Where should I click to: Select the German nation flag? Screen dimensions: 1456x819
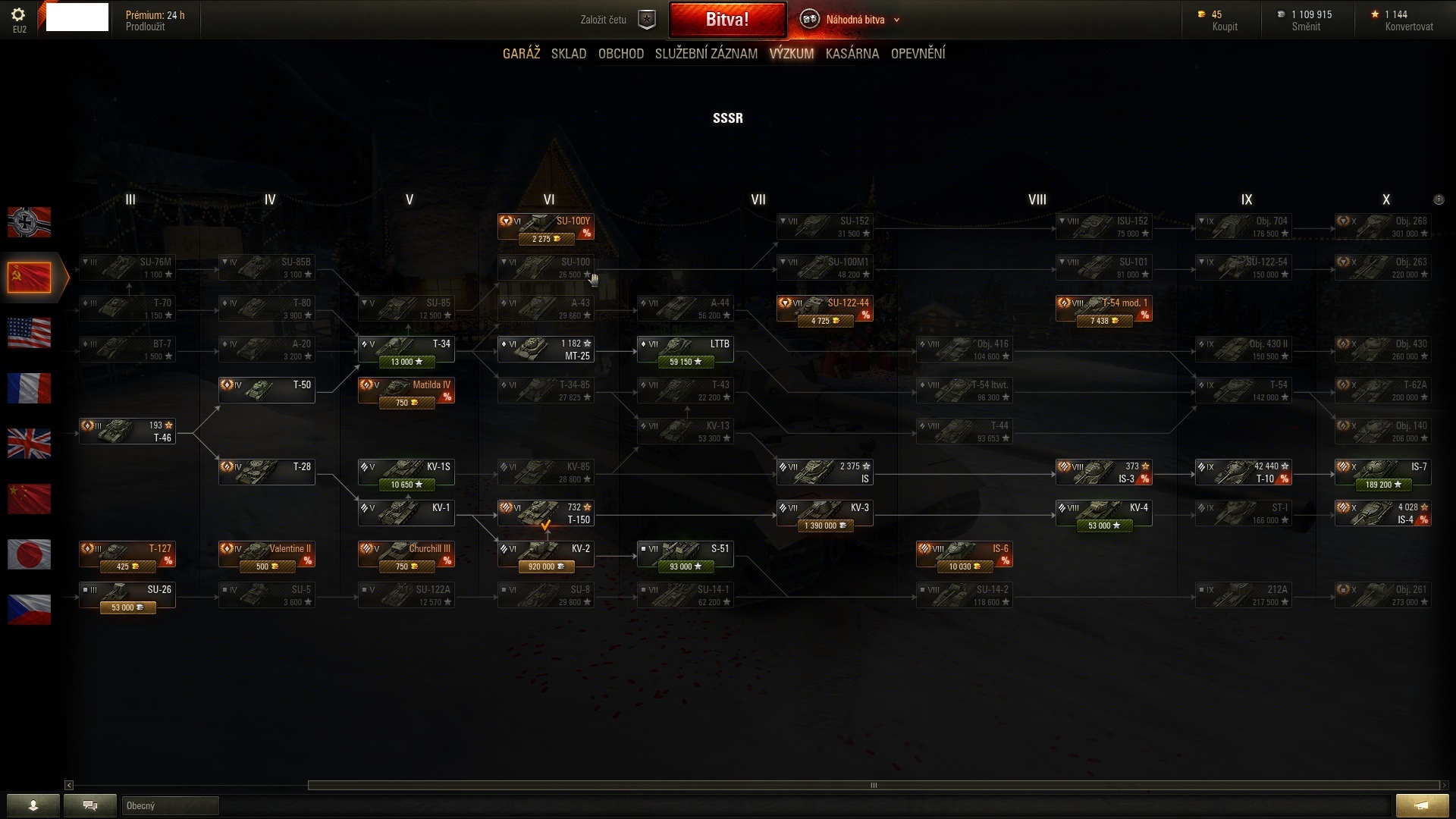pos(30,222)
